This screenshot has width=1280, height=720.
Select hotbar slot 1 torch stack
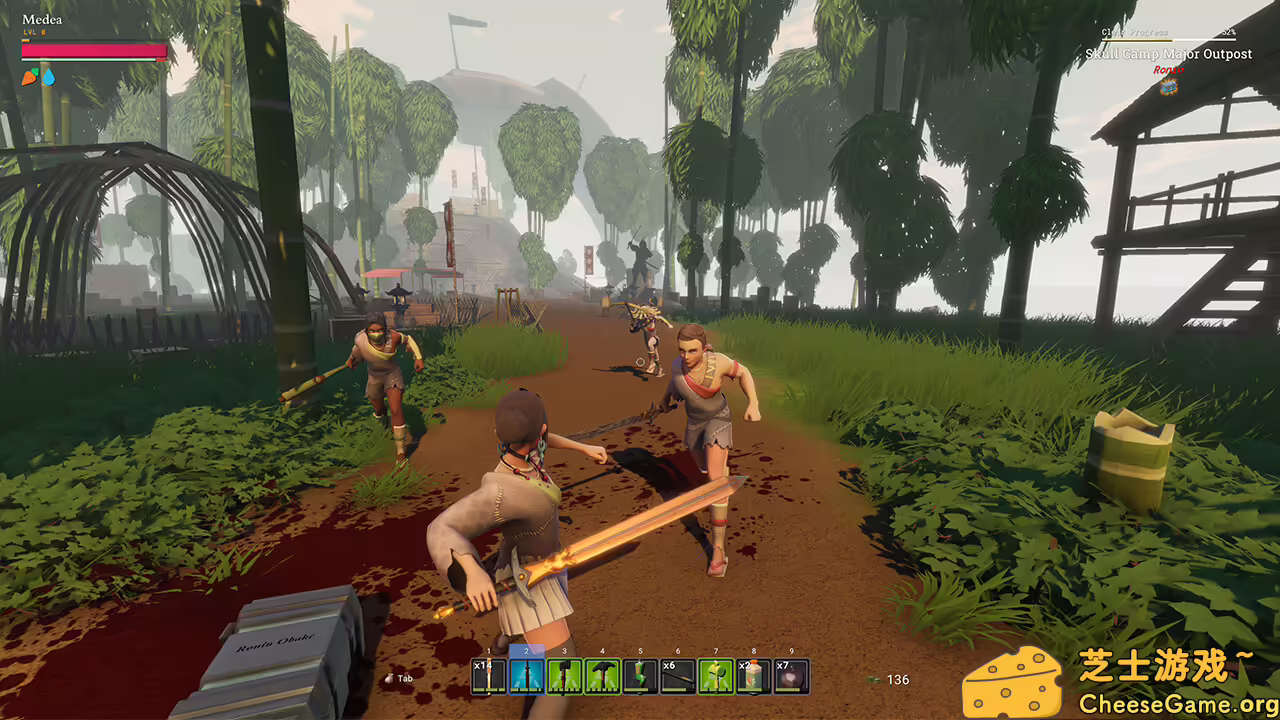489,677
